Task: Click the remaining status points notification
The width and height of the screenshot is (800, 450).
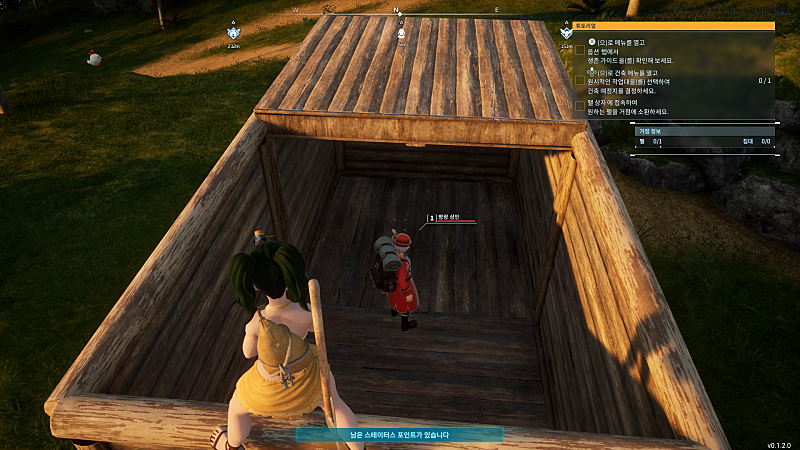Action: 399,435
